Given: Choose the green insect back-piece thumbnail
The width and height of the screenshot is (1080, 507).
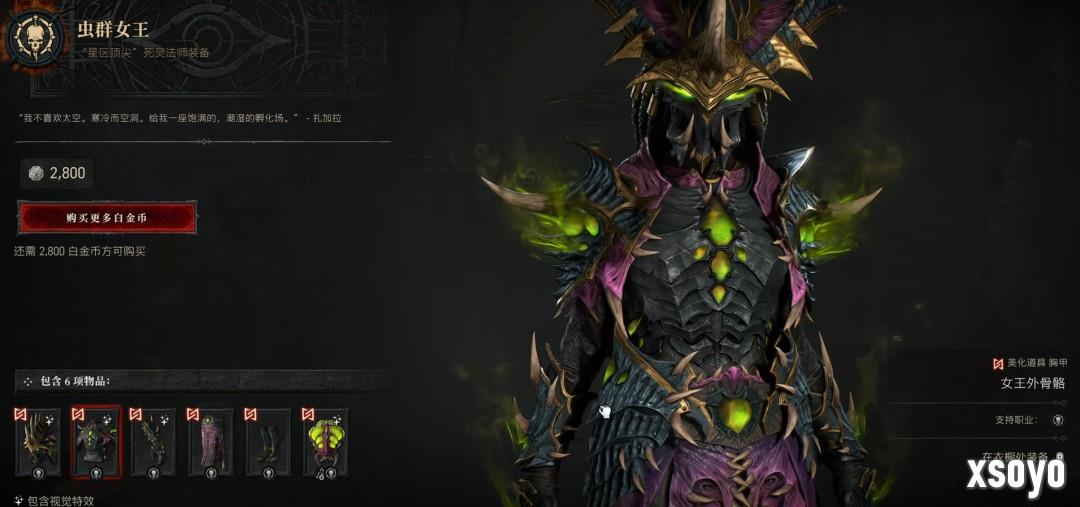Looking at the screenshot, I should click(x=325, y=443).
